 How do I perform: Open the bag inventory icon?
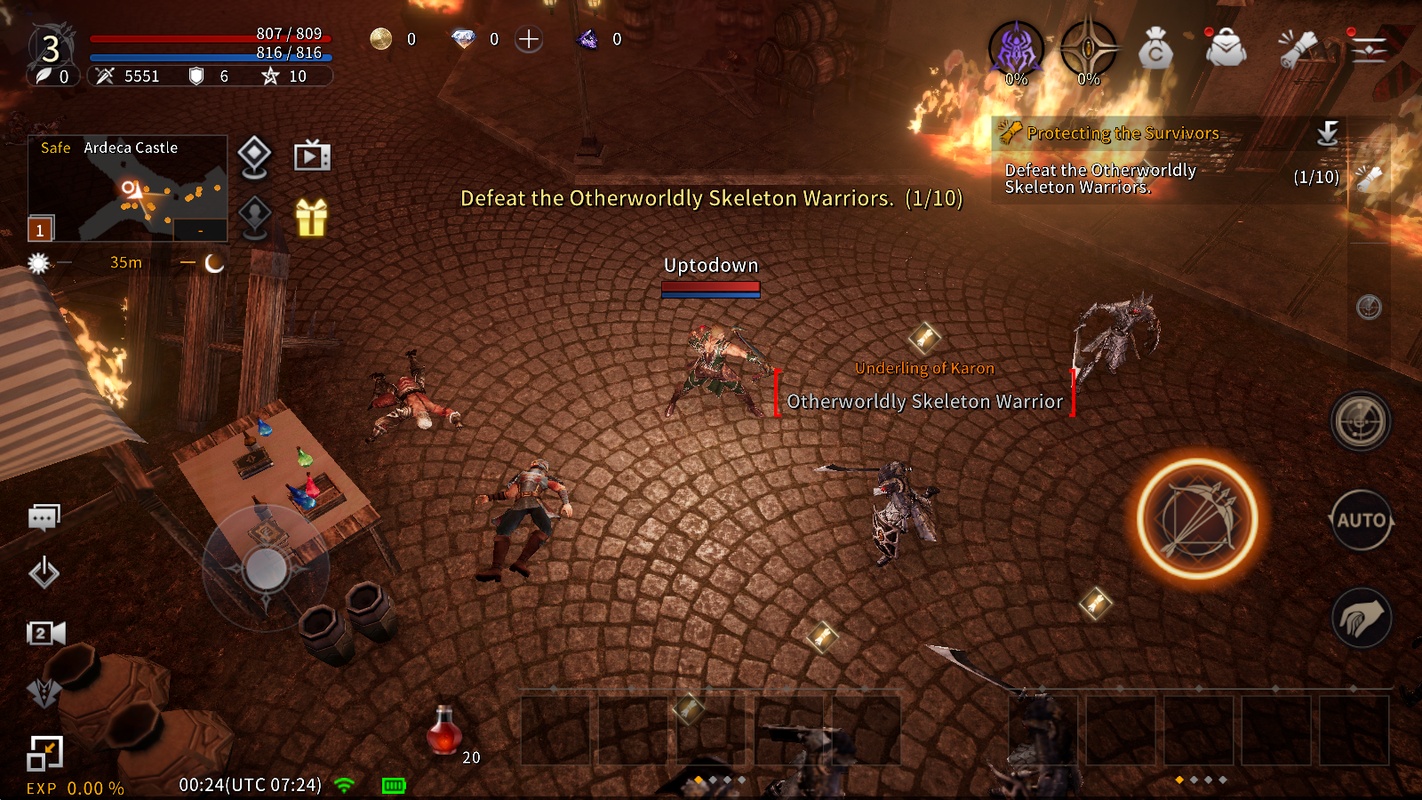point(1226,47)
